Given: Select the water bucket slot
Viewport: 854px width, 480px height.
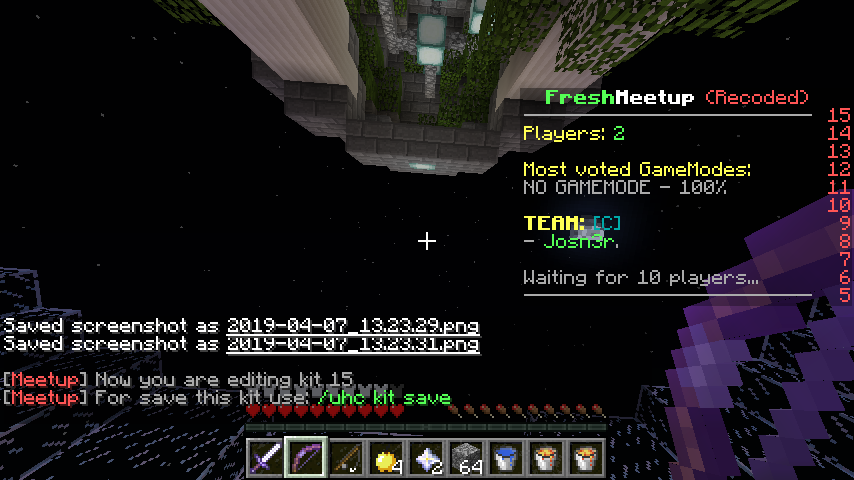Looking at the screenshot, I should tap(506, 458).
